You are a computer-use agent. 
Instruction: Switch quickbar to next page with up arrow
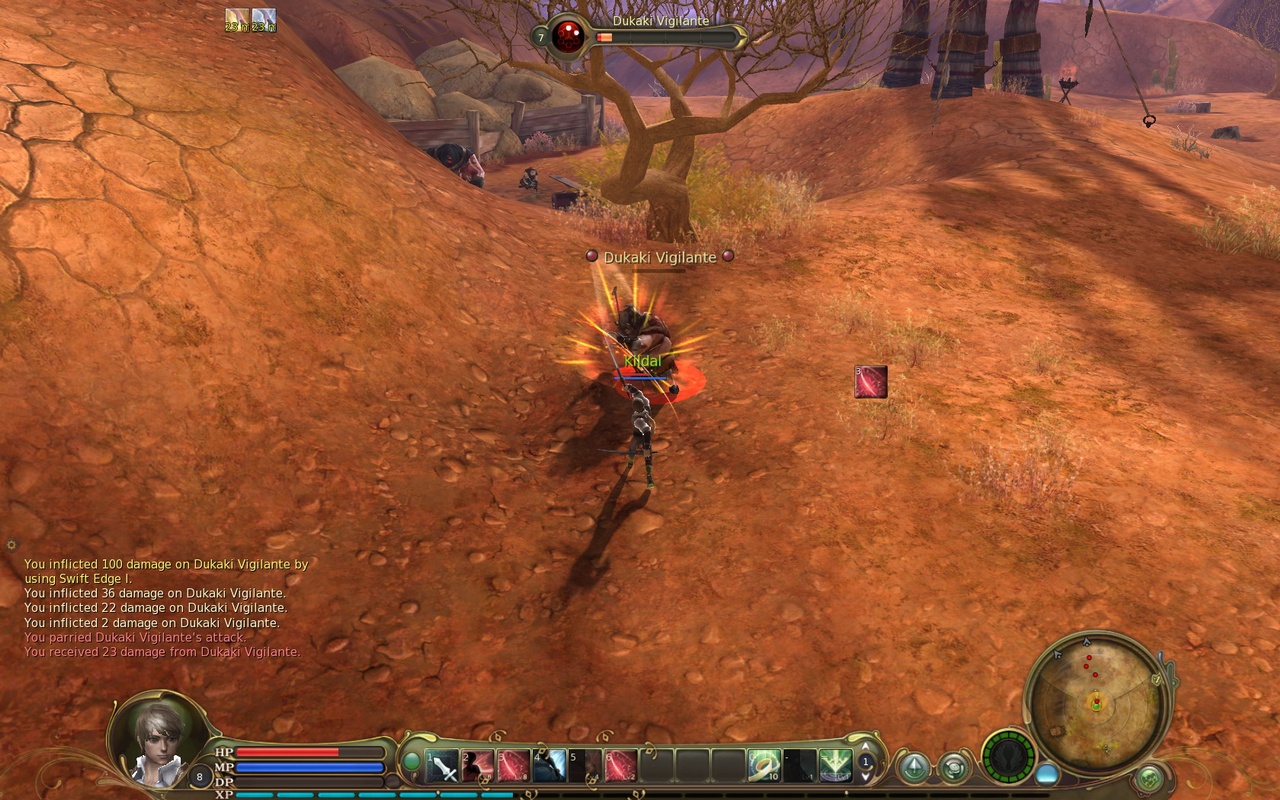tap(866, 748)
